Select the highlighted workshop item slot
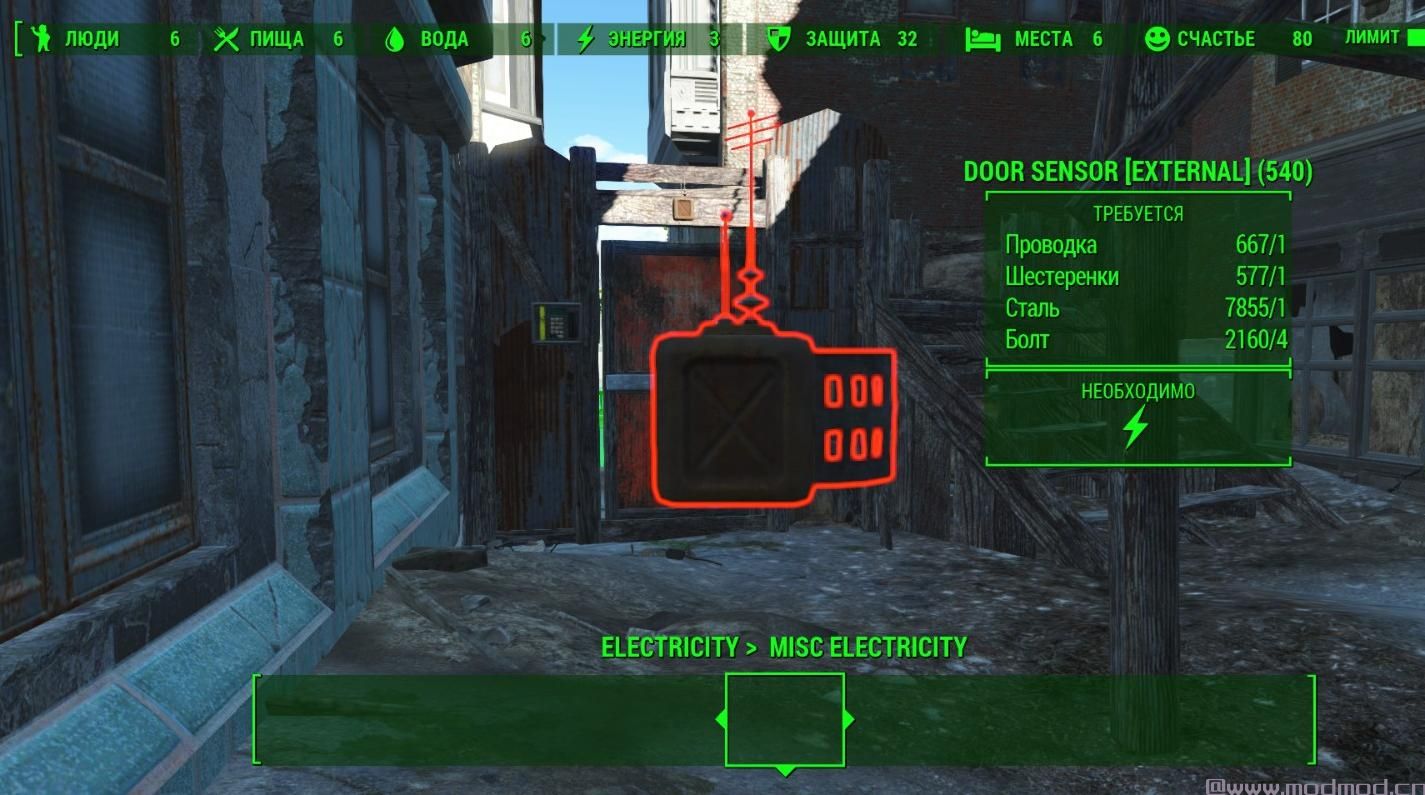Viewport: 1425px width, 795px height. [785, 719]
